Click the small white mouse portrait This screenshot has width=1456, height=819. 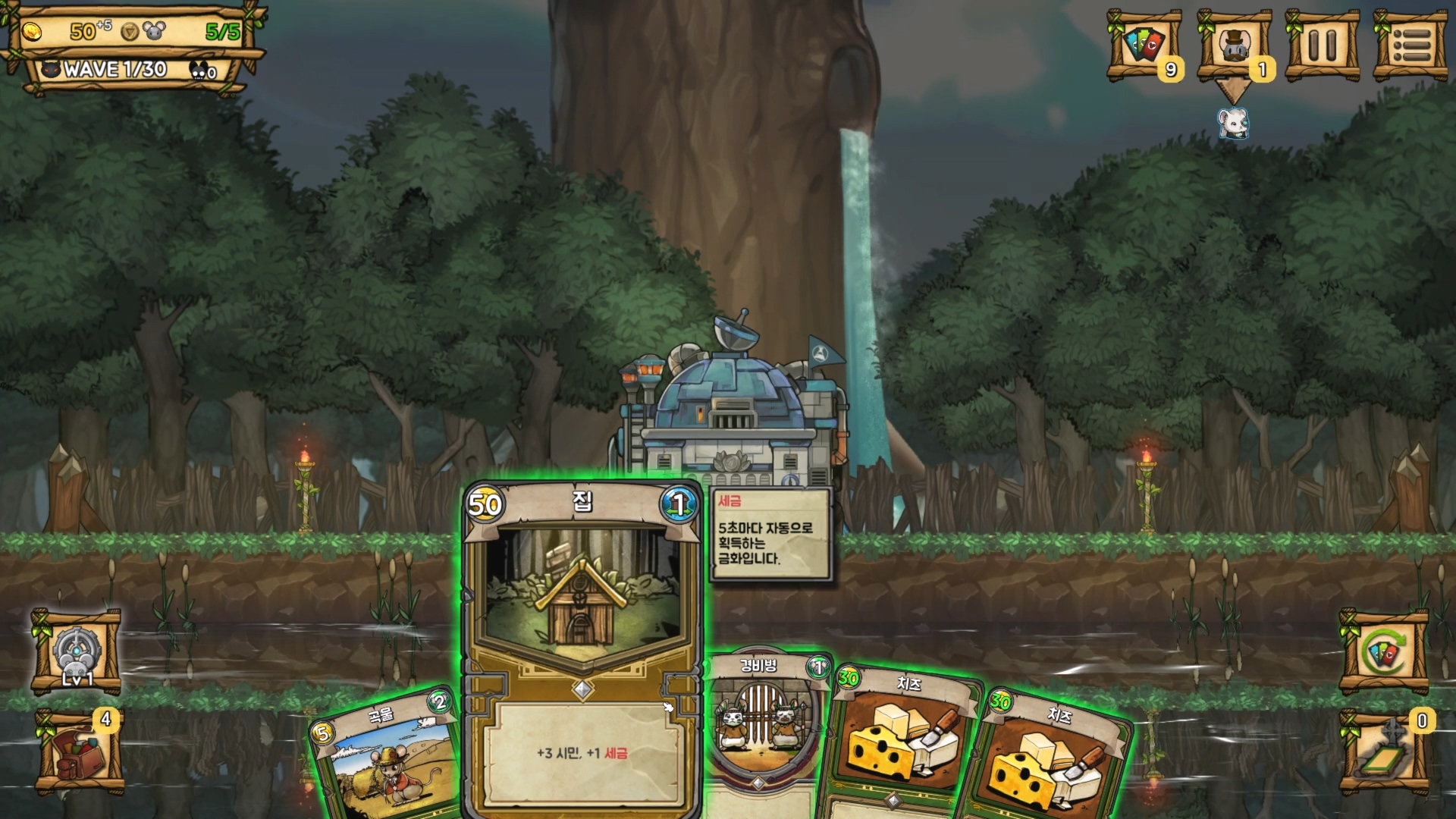point(1233,123)
